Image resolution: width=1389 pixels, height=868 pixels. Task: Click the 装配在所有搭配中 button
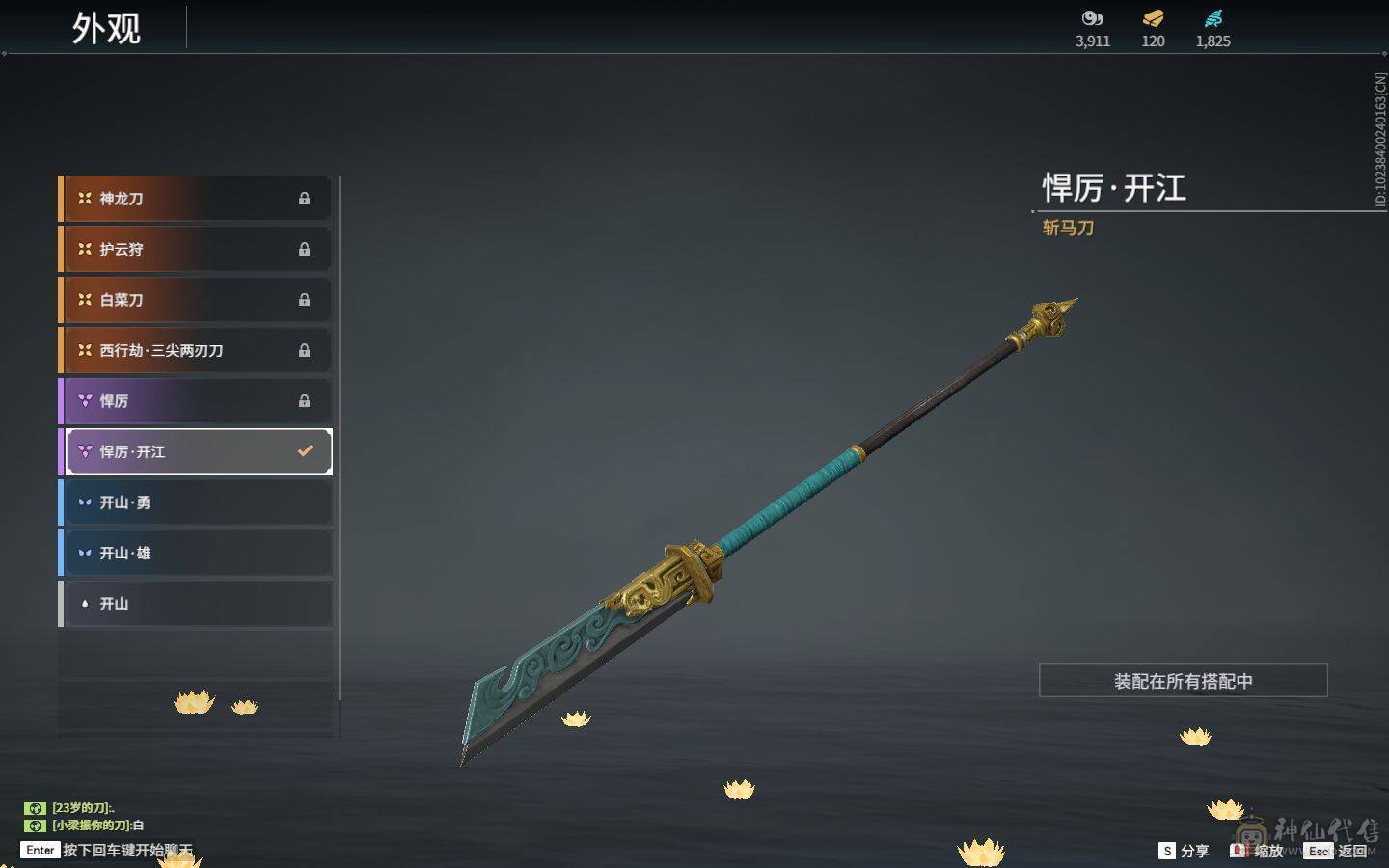[1183, 681]
